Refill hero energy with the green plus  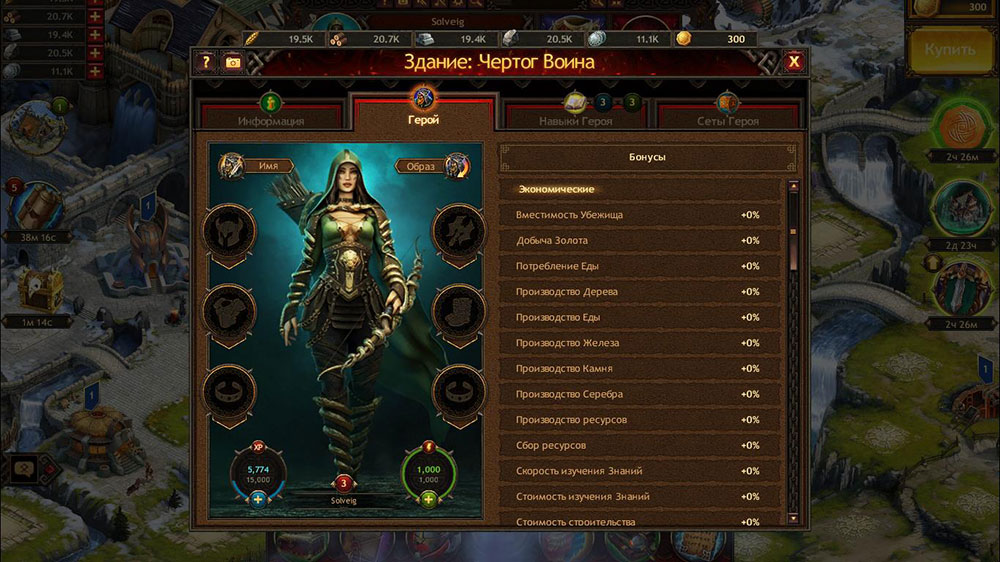pos(429,499)
